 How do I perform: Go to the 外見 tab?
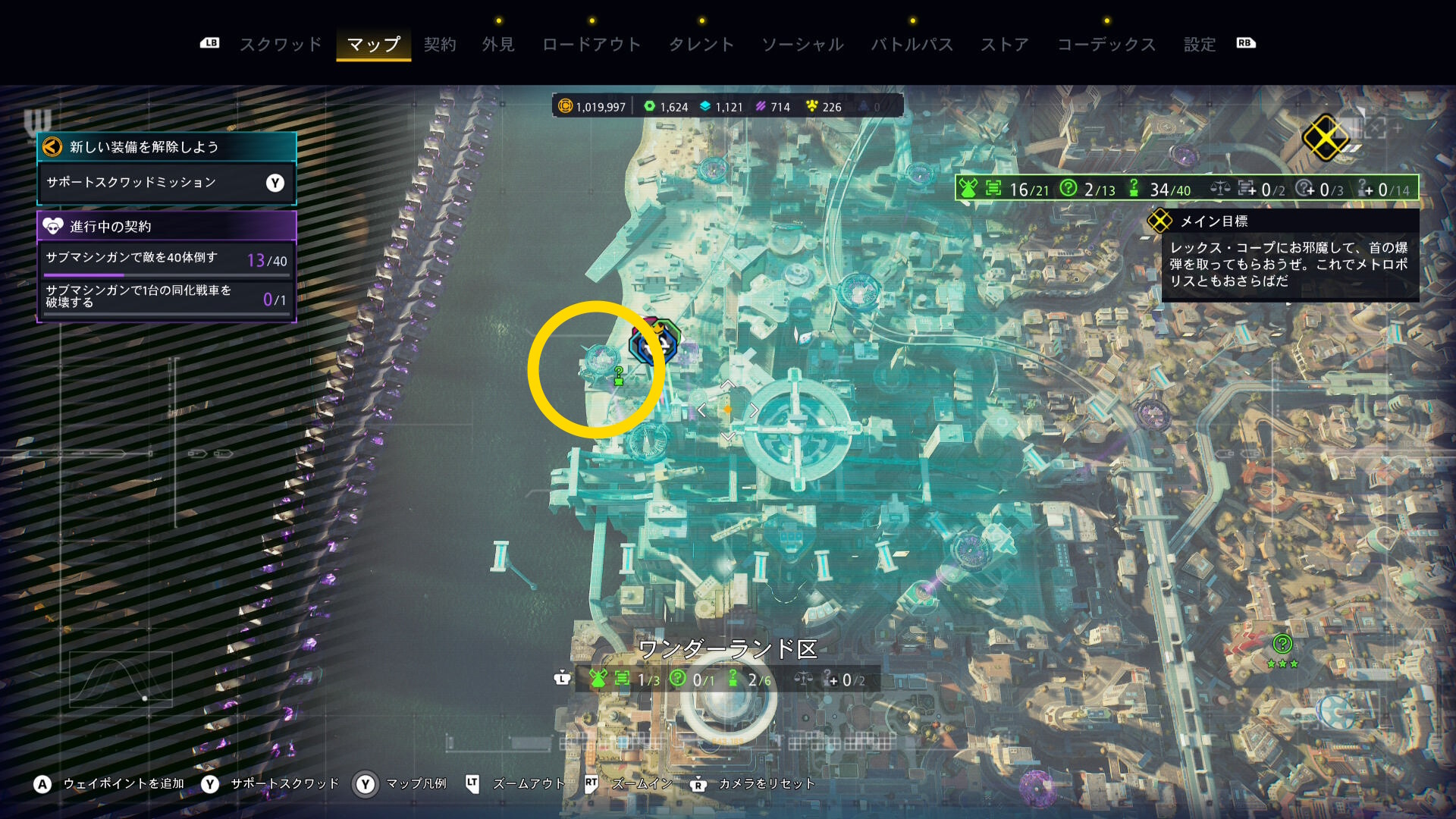(498, 45)
